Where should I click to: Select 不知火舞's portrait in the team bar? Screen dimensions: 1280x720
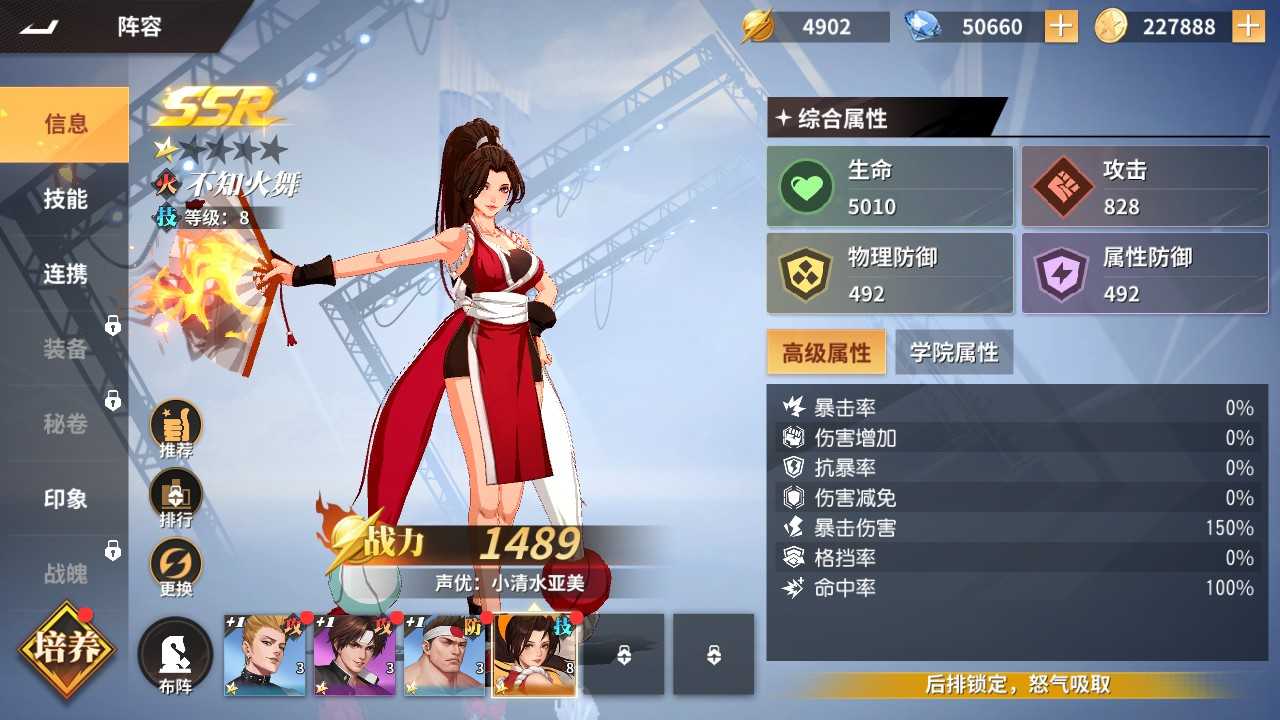[533, 654]
